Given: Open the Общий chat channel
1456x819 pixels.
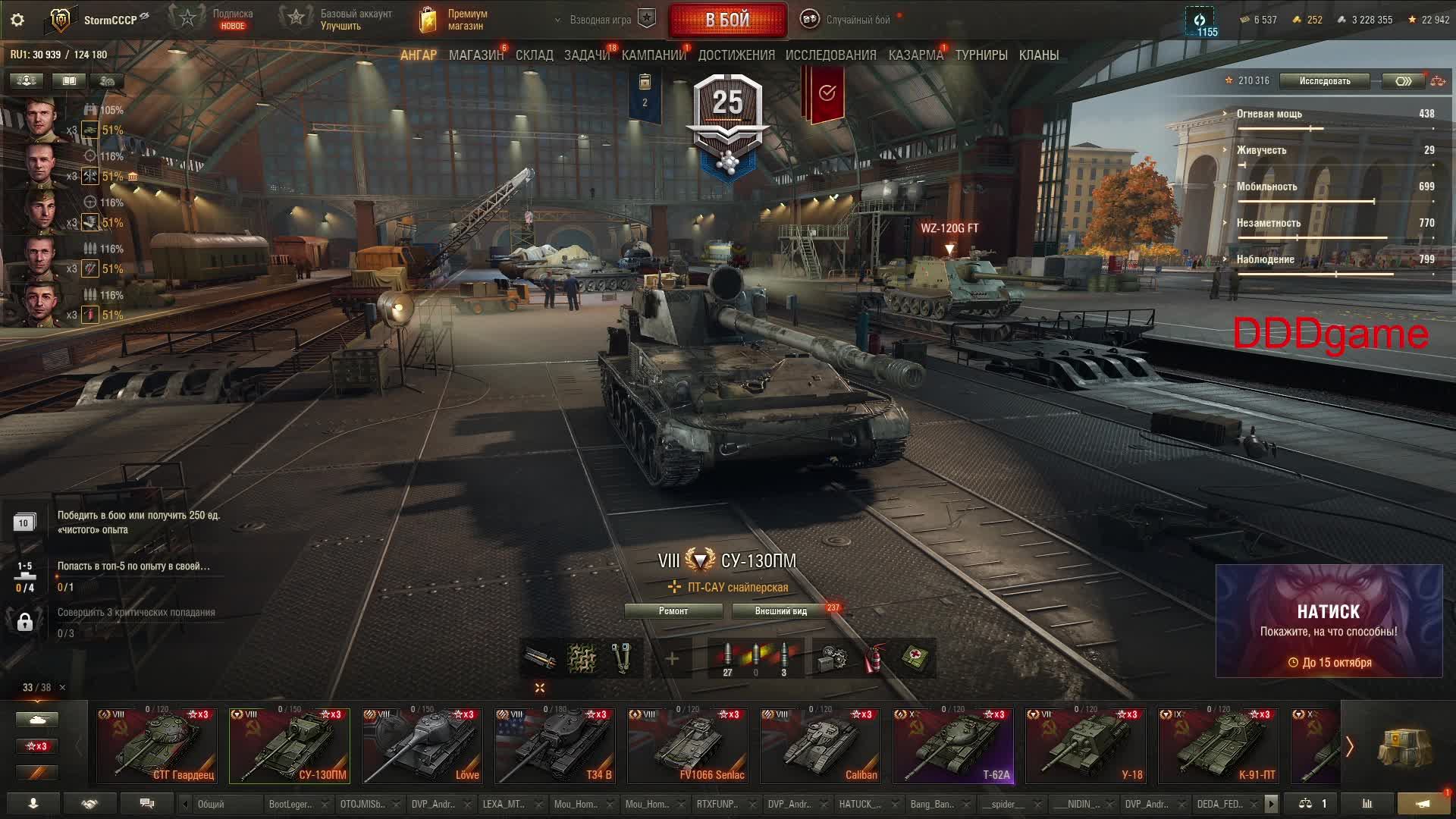Looking at the screenshot, I should [x=220, y=804].
